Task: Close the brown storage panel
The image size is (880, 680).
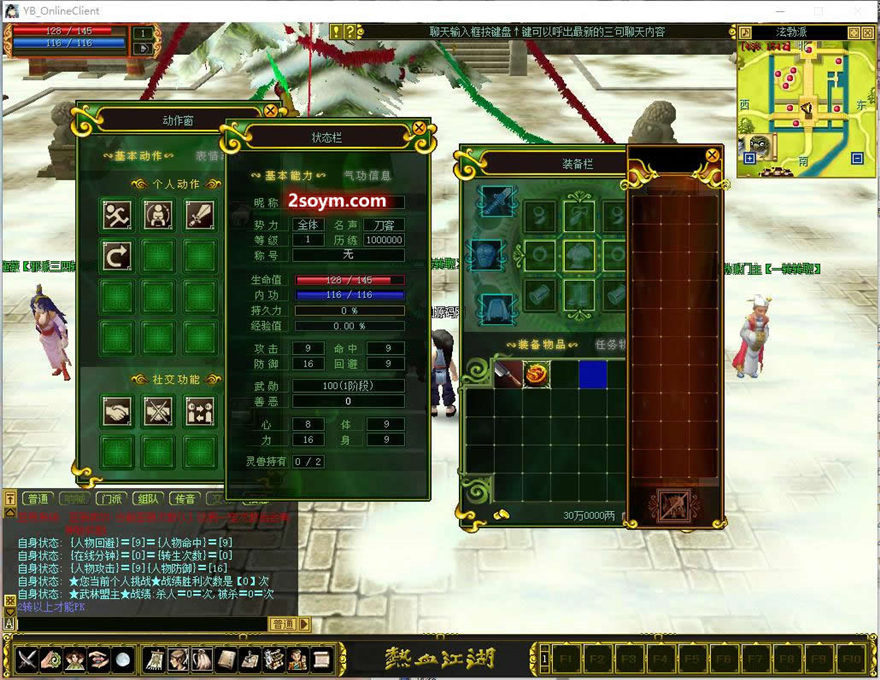Action: click(712, 156)
